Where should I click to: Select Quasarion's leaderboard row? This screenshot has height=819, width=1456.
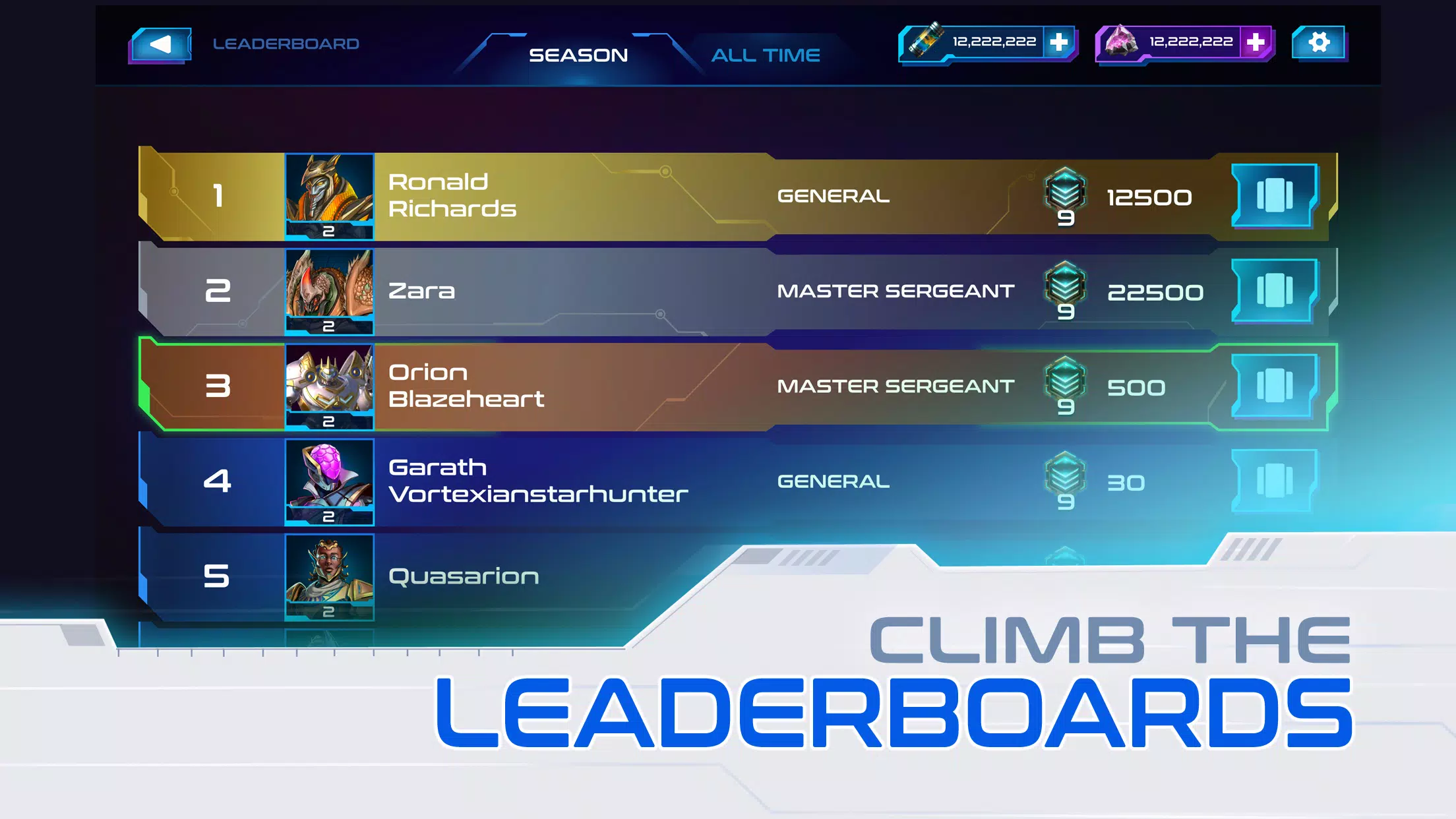[x=528, y=576]
